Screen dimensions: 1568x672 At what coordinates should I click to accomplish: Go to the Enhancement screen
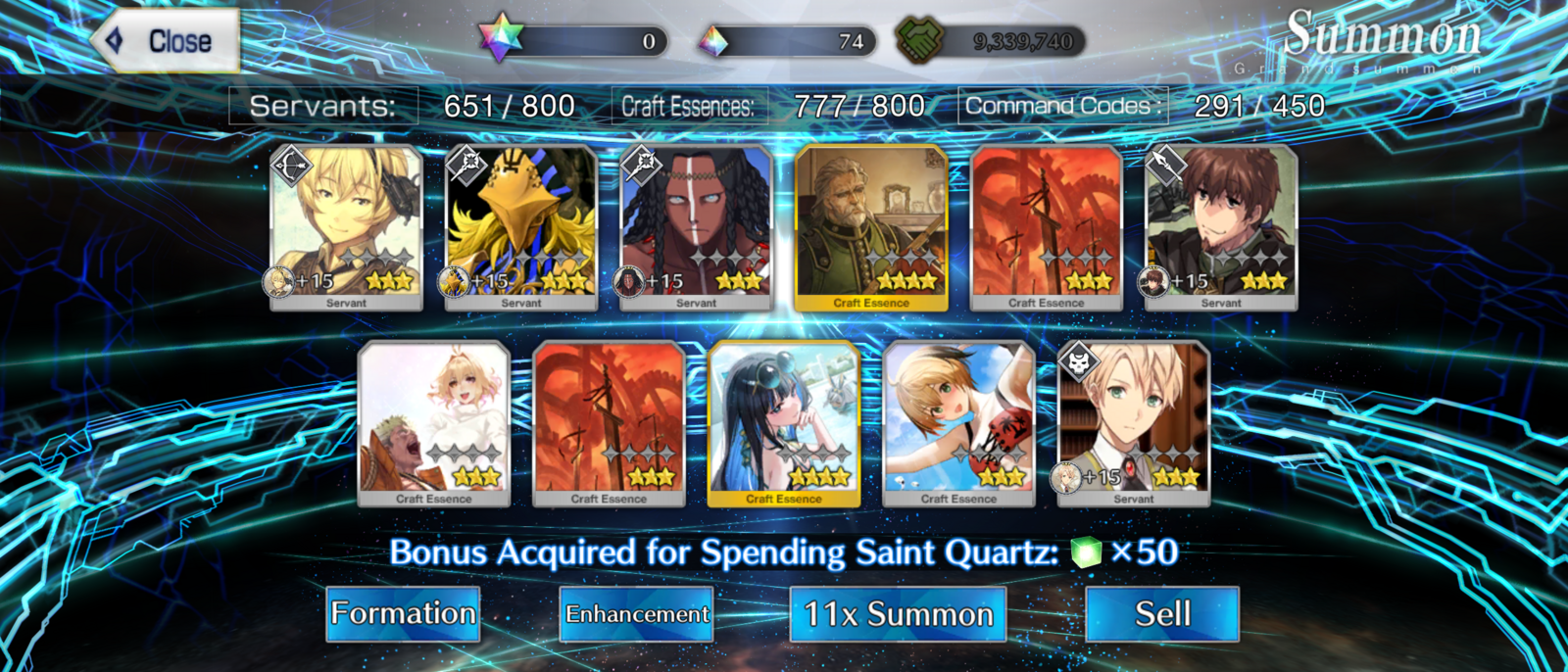[x=637, y=614]
